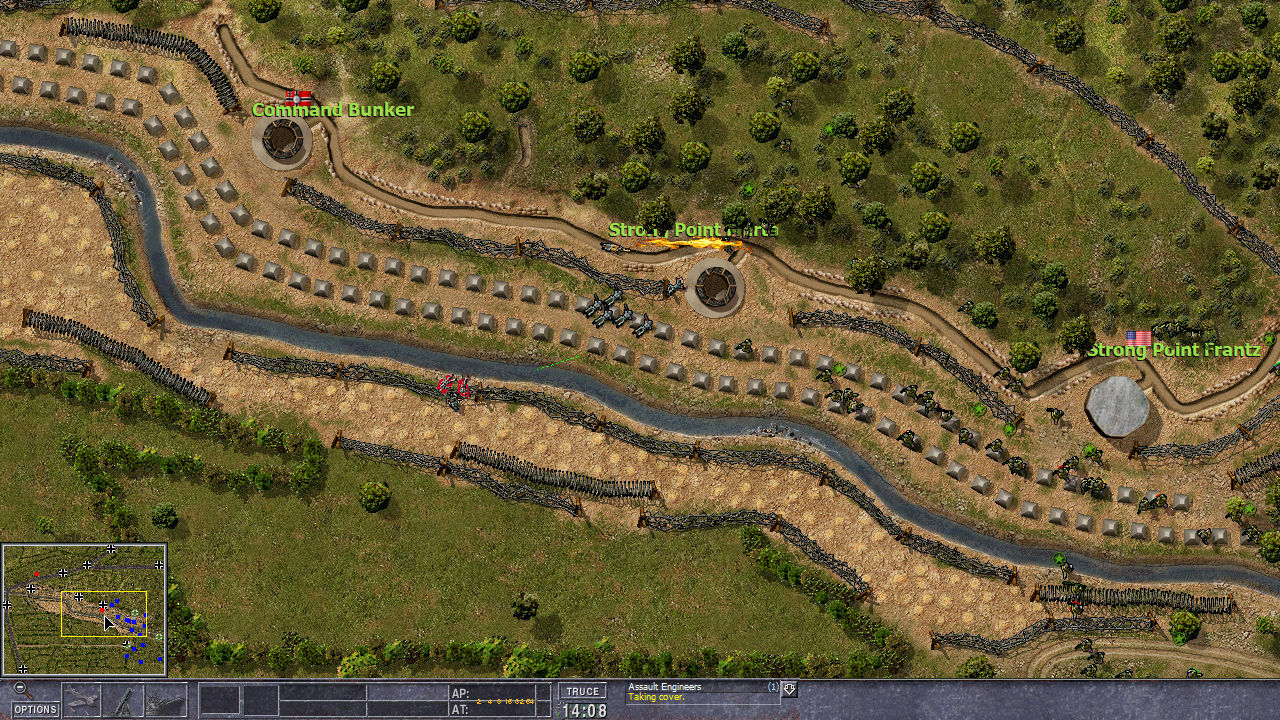The width and height of the screenshot is (1280, 720).
Task: Propose a TRUCE
Action: click(x=583, y=690)
